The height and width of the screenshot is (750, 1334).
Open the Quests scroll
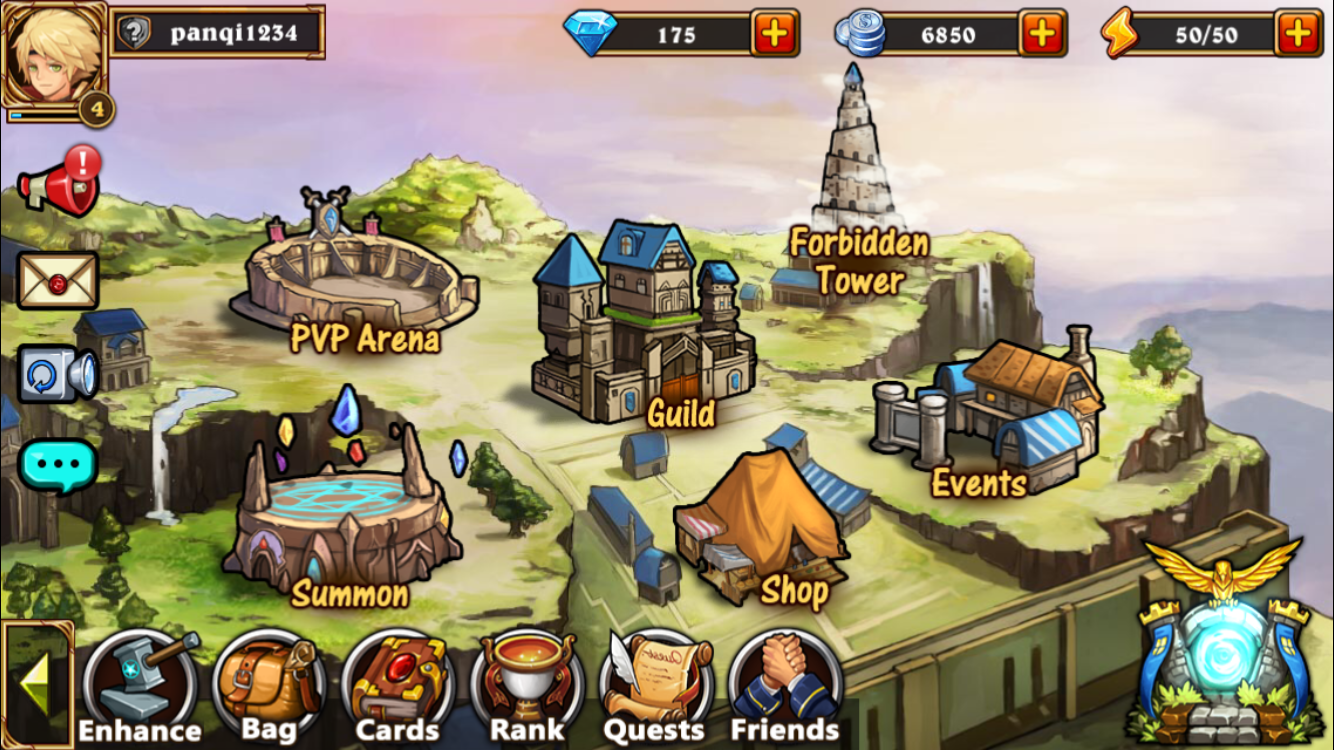[655, 685]
